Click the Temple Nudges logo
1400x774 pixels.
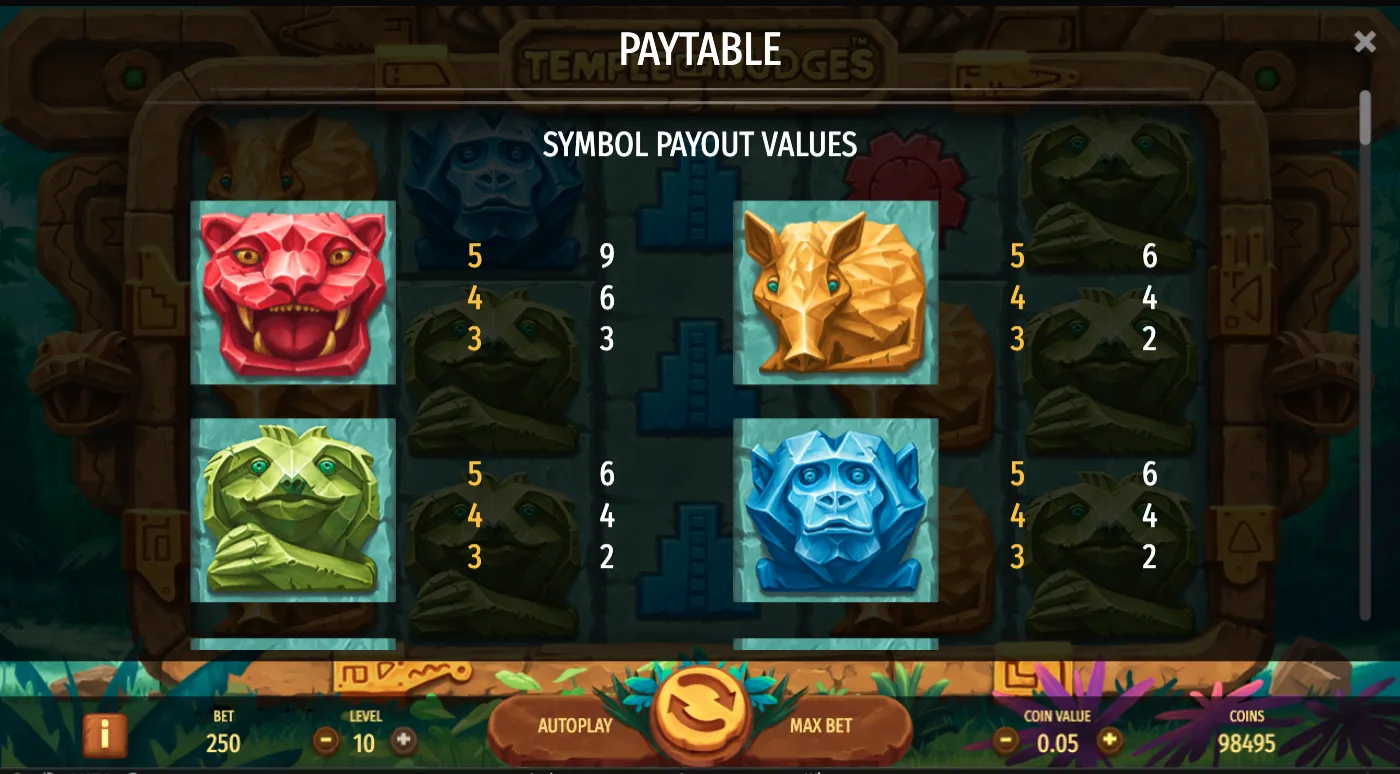[x=700, y=62]
